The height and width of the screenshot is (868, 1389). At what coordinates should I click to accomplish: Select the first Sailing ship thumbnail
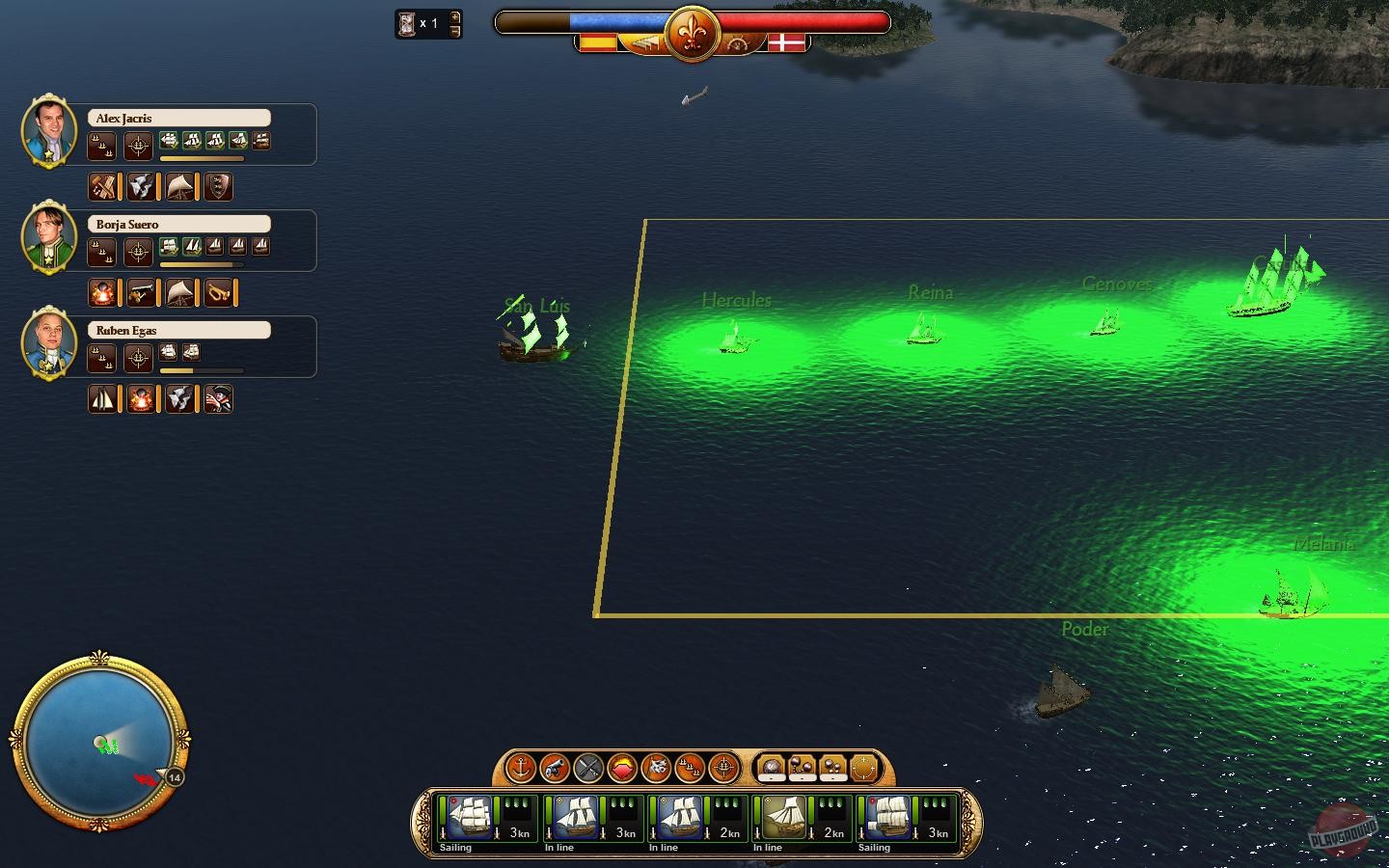pyautogui.click(x=472, y=820)
